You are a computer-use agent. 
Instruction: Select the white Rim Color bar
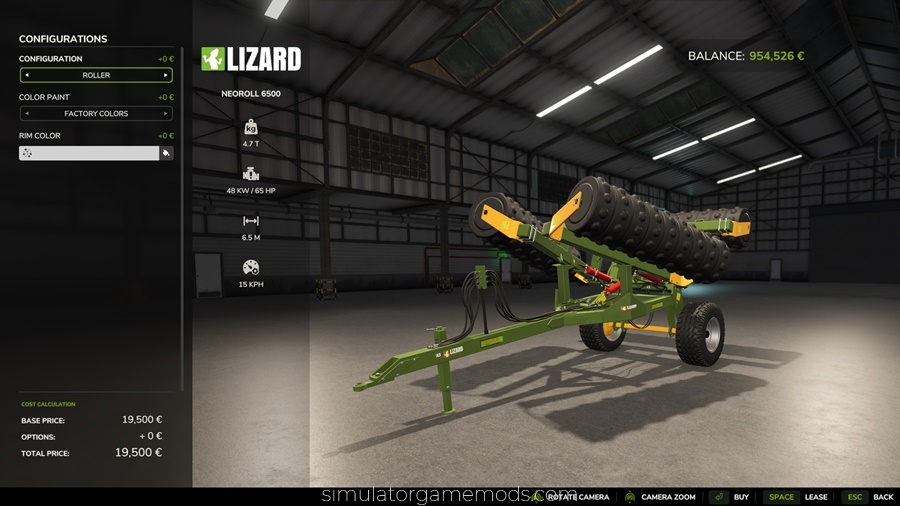pos(89,153)
